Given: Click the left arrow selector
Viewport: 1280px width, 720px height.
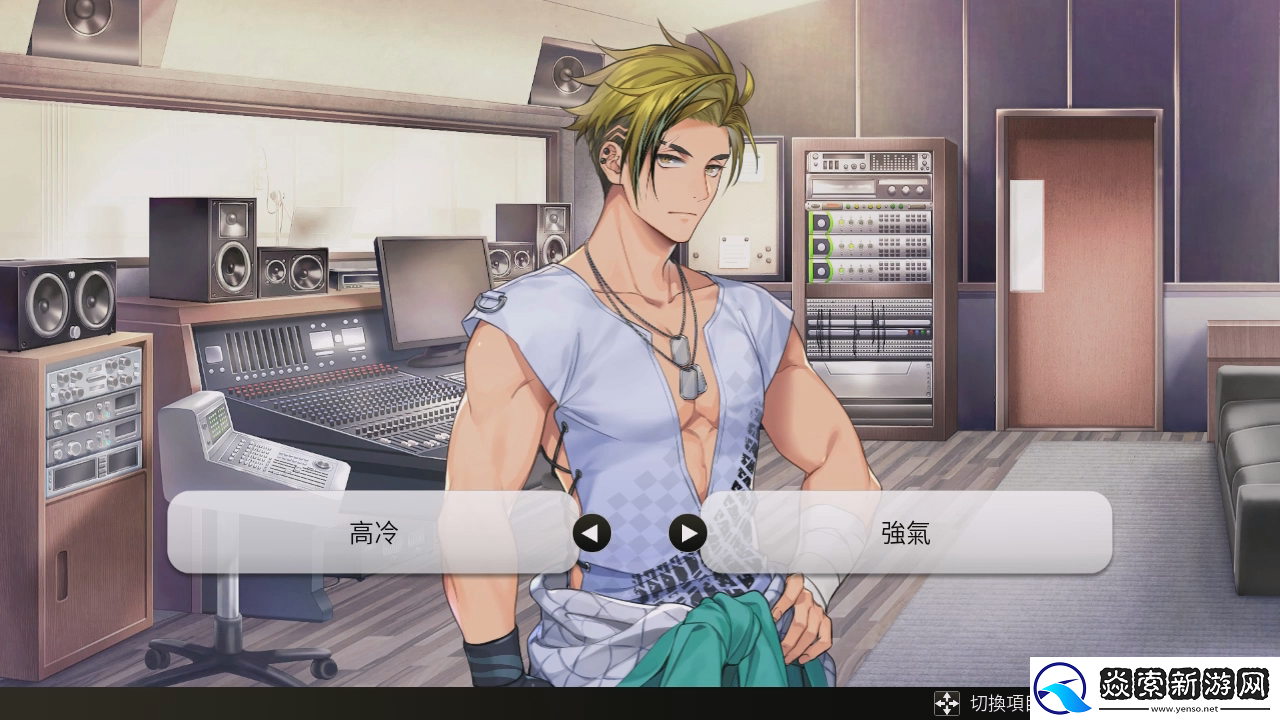Looking at the screenshot, I should click(591, 533).
